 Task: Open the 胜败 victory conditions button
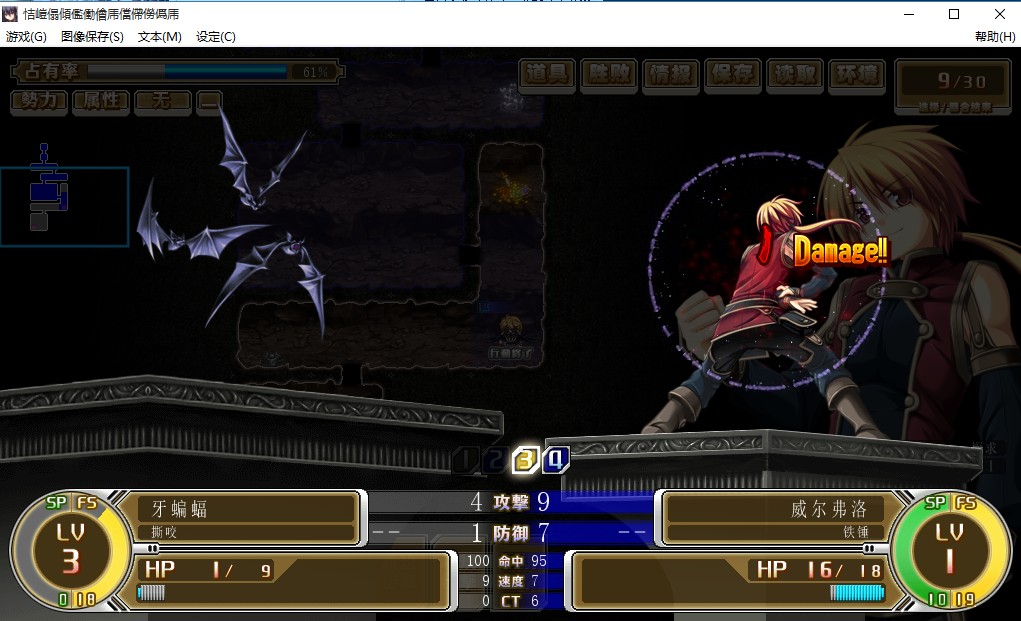coord(609,74)
